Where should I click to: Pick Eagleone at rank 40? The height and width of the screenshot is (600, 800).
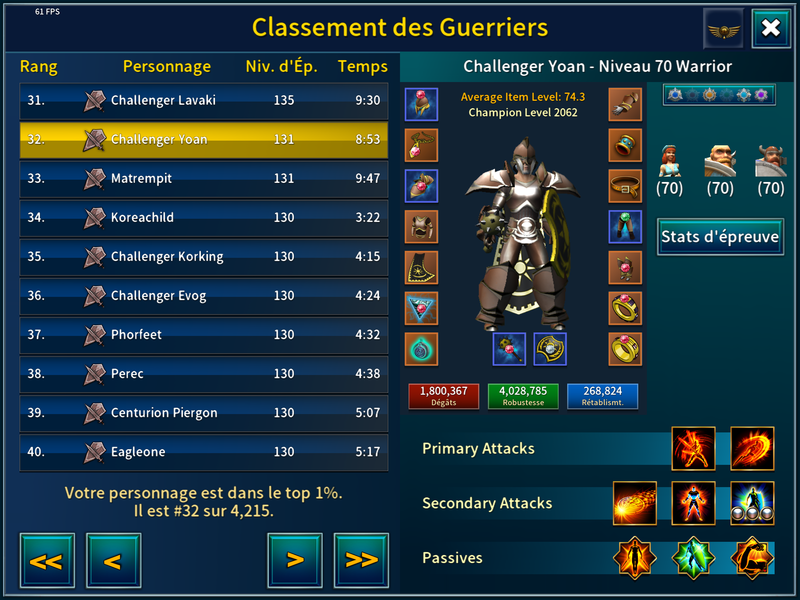coord(204,452)
